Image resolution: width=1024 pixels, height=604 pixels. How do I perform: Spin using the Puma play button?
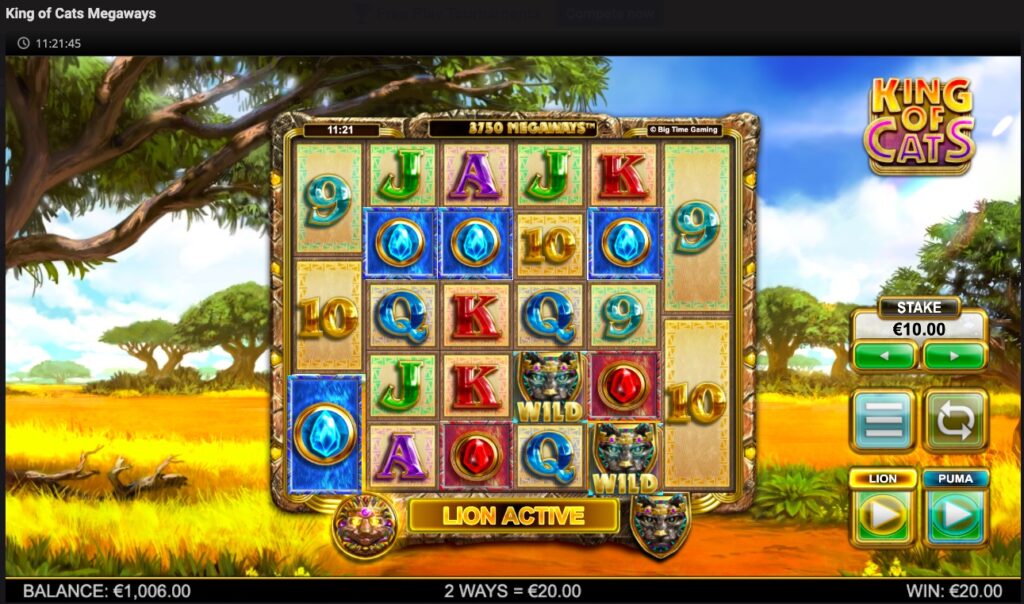955,516
